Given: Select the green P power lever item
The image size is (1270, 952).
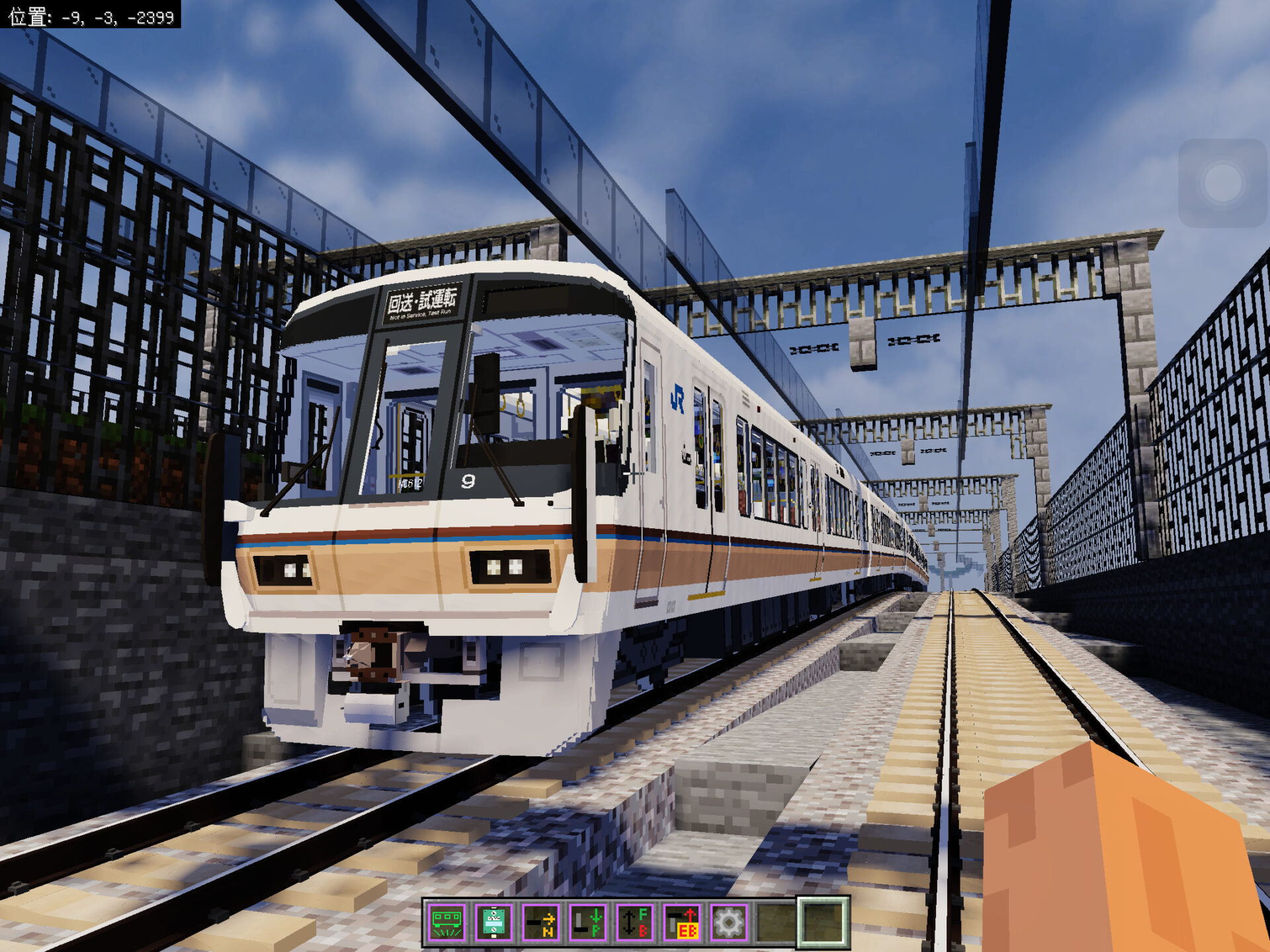Looking at the screenshot, I should (x=587, y=922).
